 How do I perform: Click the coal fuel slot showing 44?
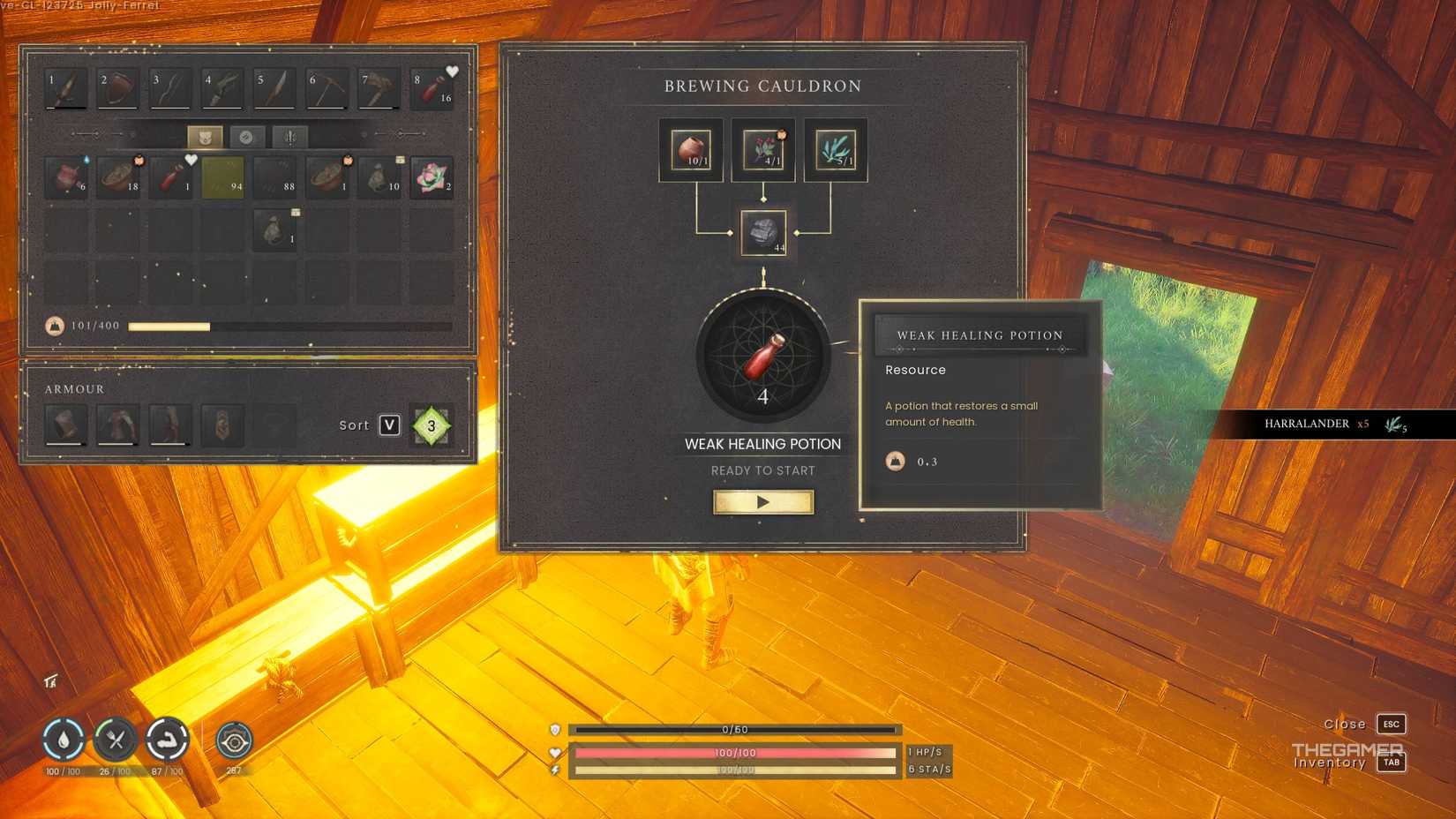click(763, 233)
